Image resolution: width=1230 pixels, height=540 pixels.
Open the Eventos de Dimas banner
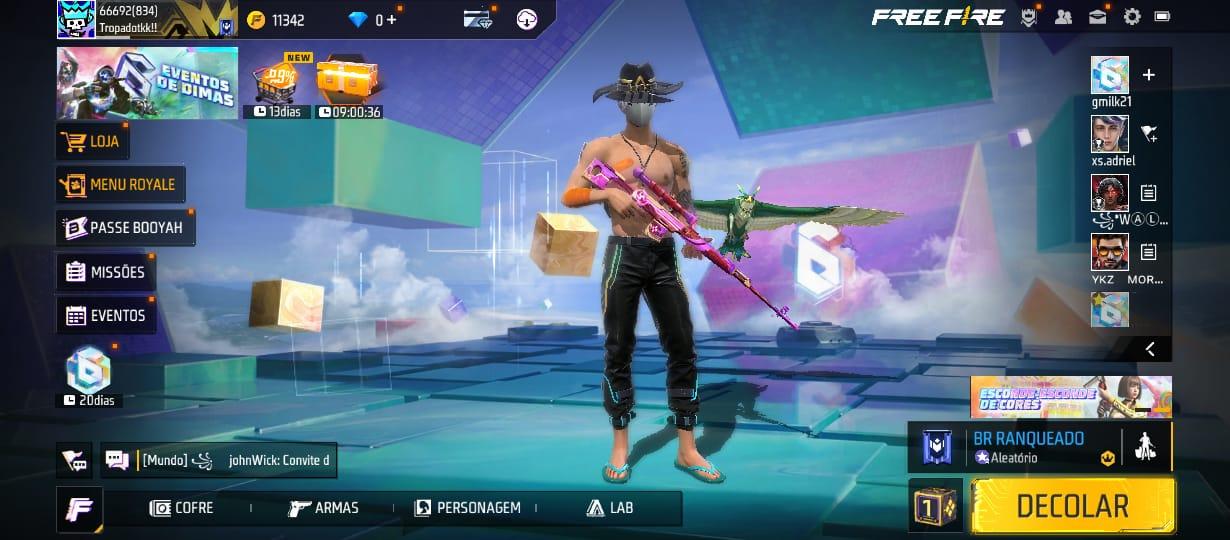point(147,83)
